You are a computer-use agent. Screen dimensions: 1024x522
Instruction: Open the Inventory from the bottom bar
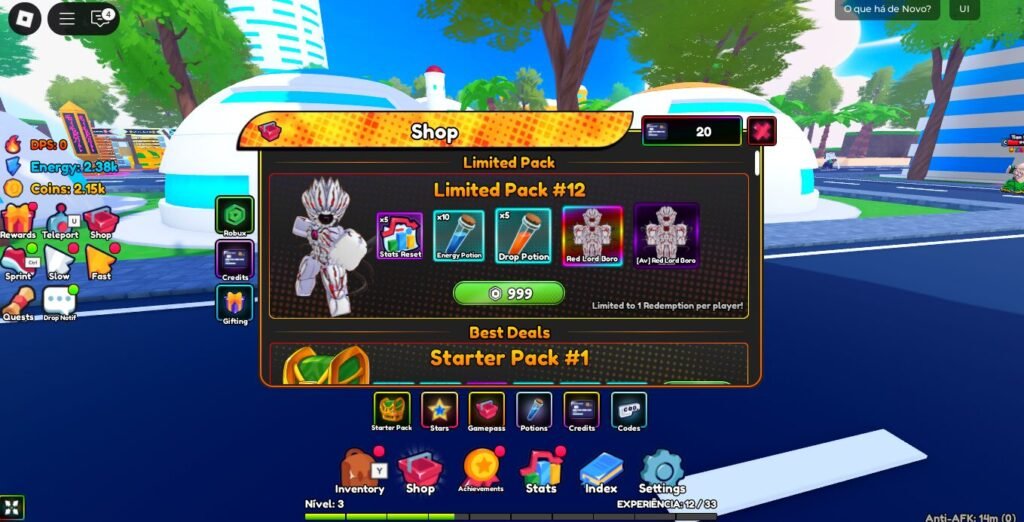coord(359,472)
